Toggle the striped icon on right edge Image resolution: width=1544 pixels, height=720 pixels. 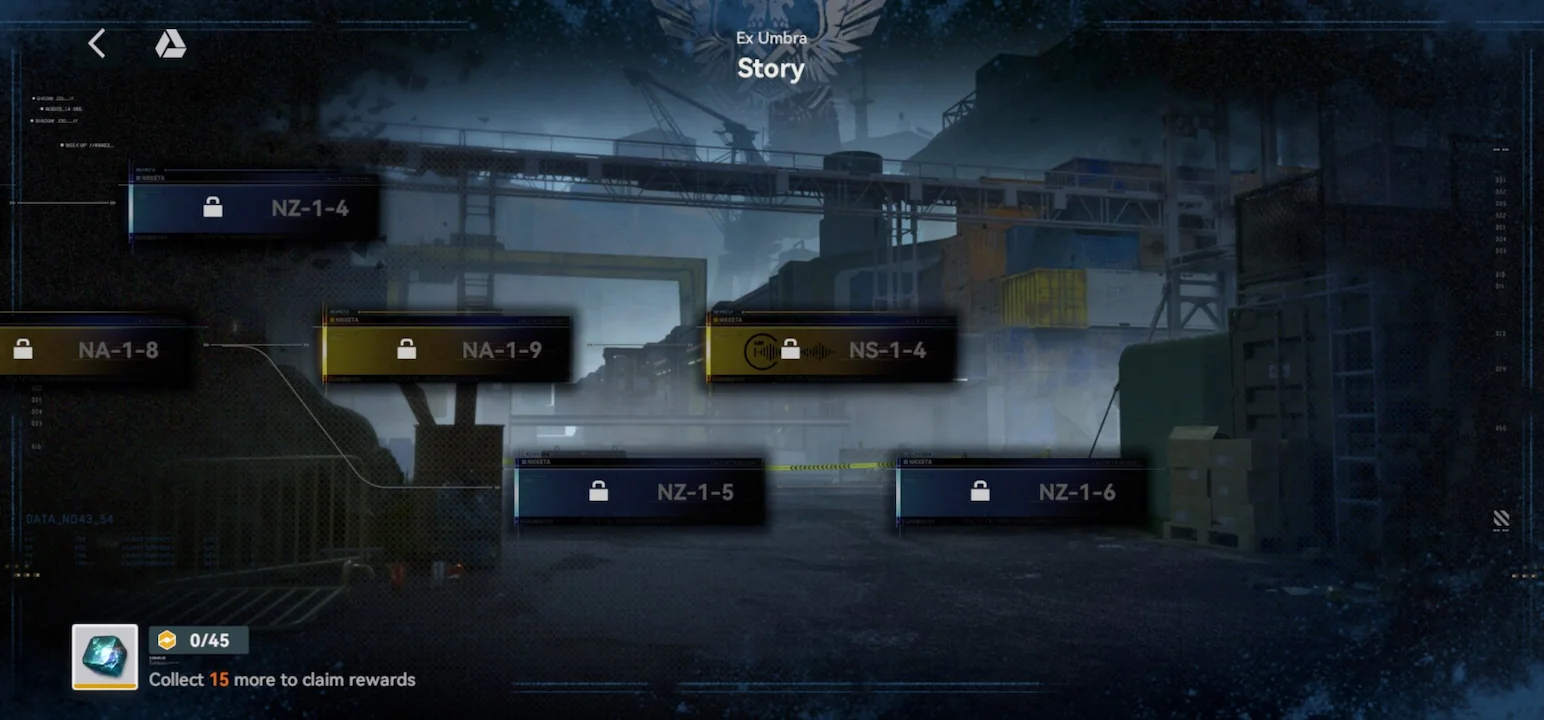click(1500, 519)
